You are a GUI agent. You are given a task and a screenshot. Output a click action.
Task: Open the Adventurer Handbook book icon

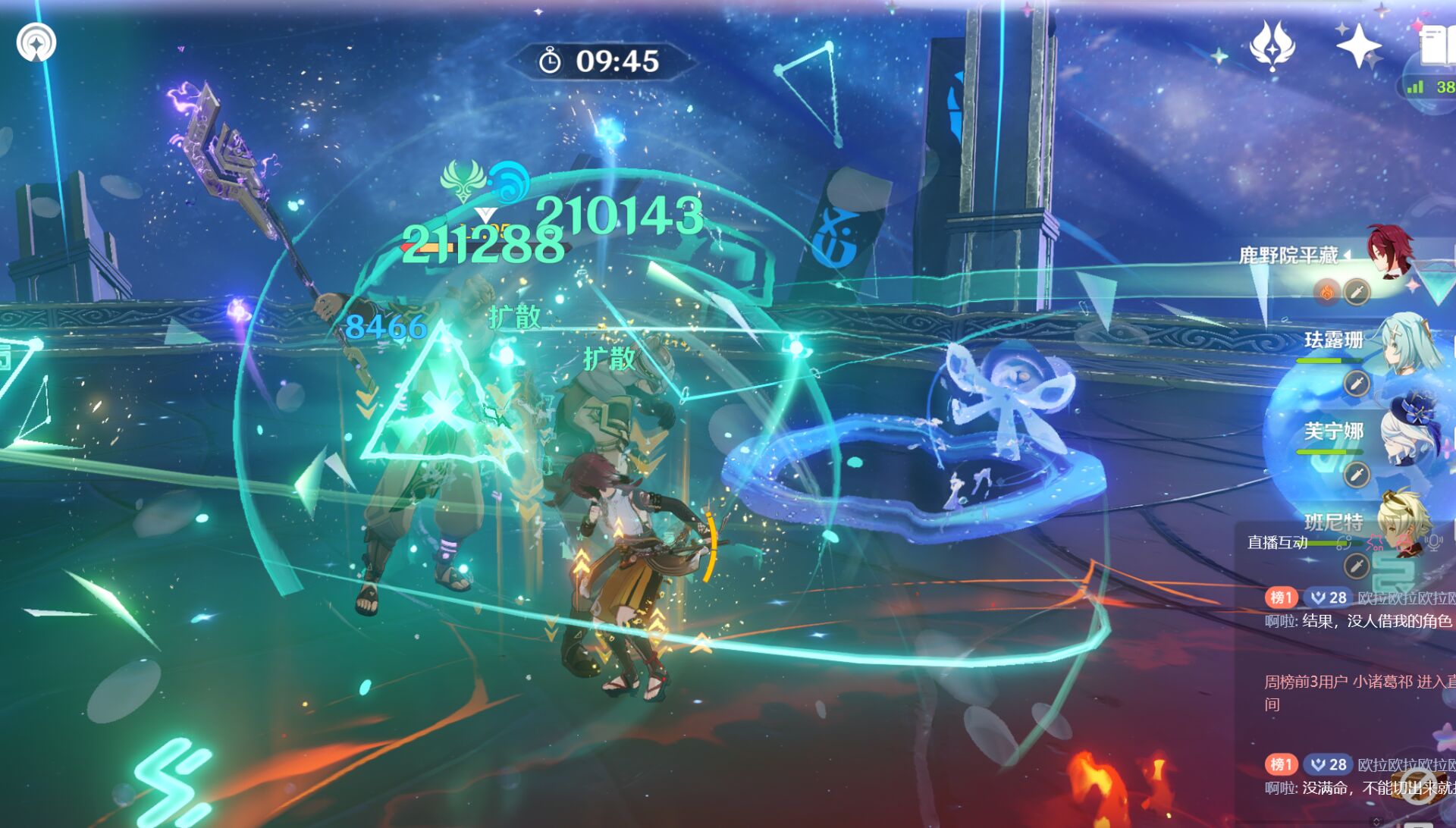(x=1436, y=45)
